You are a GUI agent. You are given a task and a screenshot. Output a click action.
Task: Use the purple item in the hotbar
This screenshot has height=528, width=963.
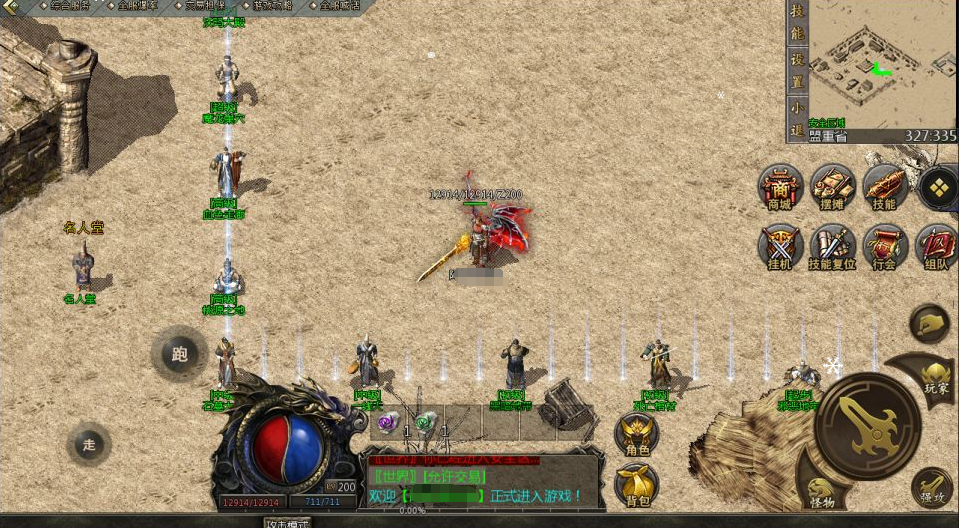click(386, 423)
